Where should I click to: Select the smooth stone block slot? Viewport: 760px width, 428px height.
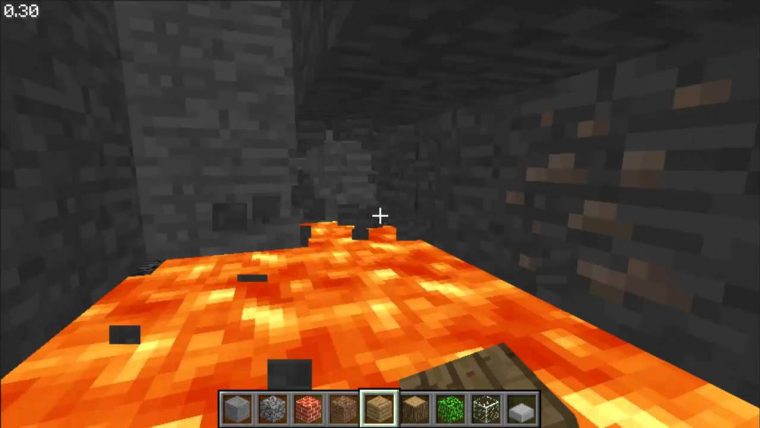(x=238, y=408)
